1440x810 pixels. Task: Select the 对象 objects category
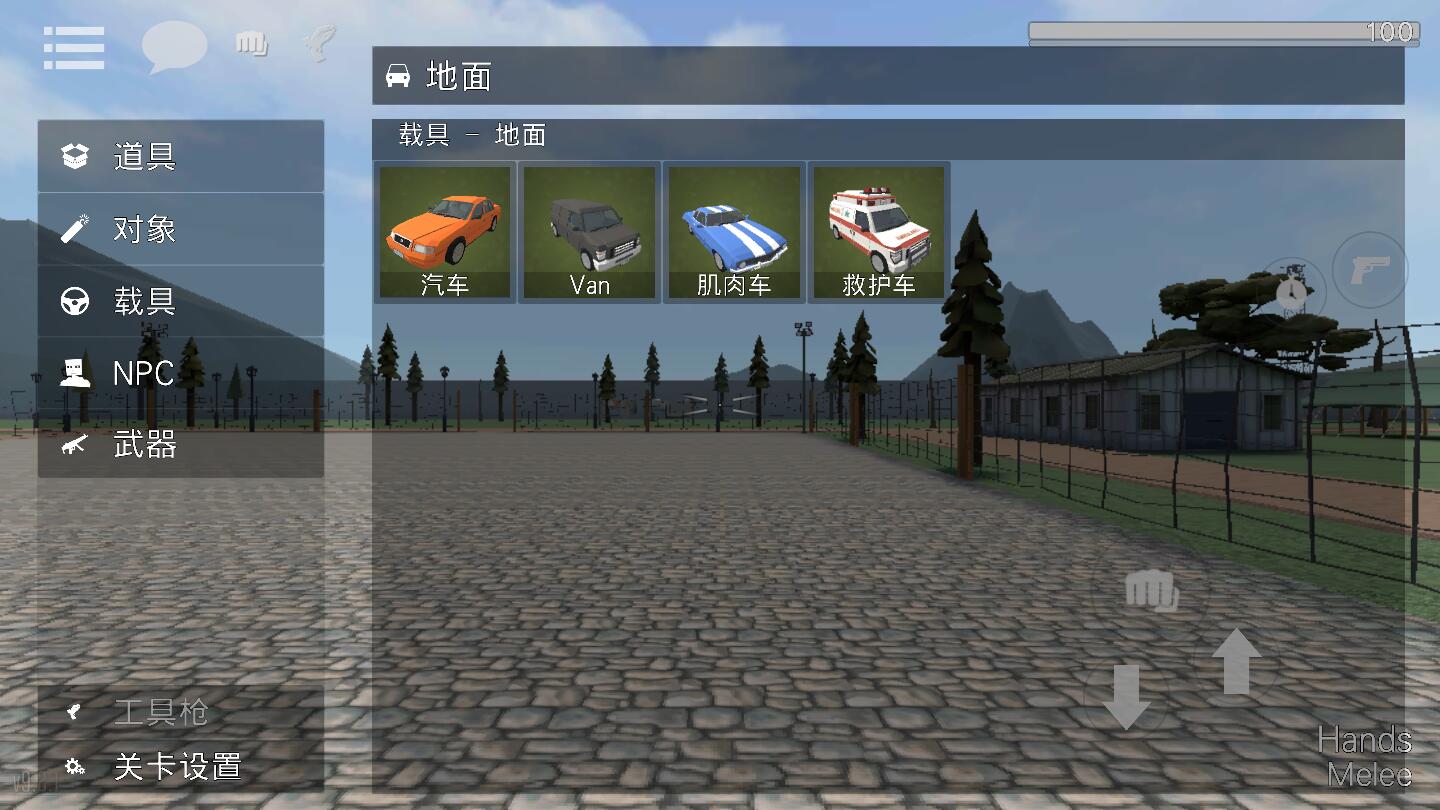click(x=180, y=229)
